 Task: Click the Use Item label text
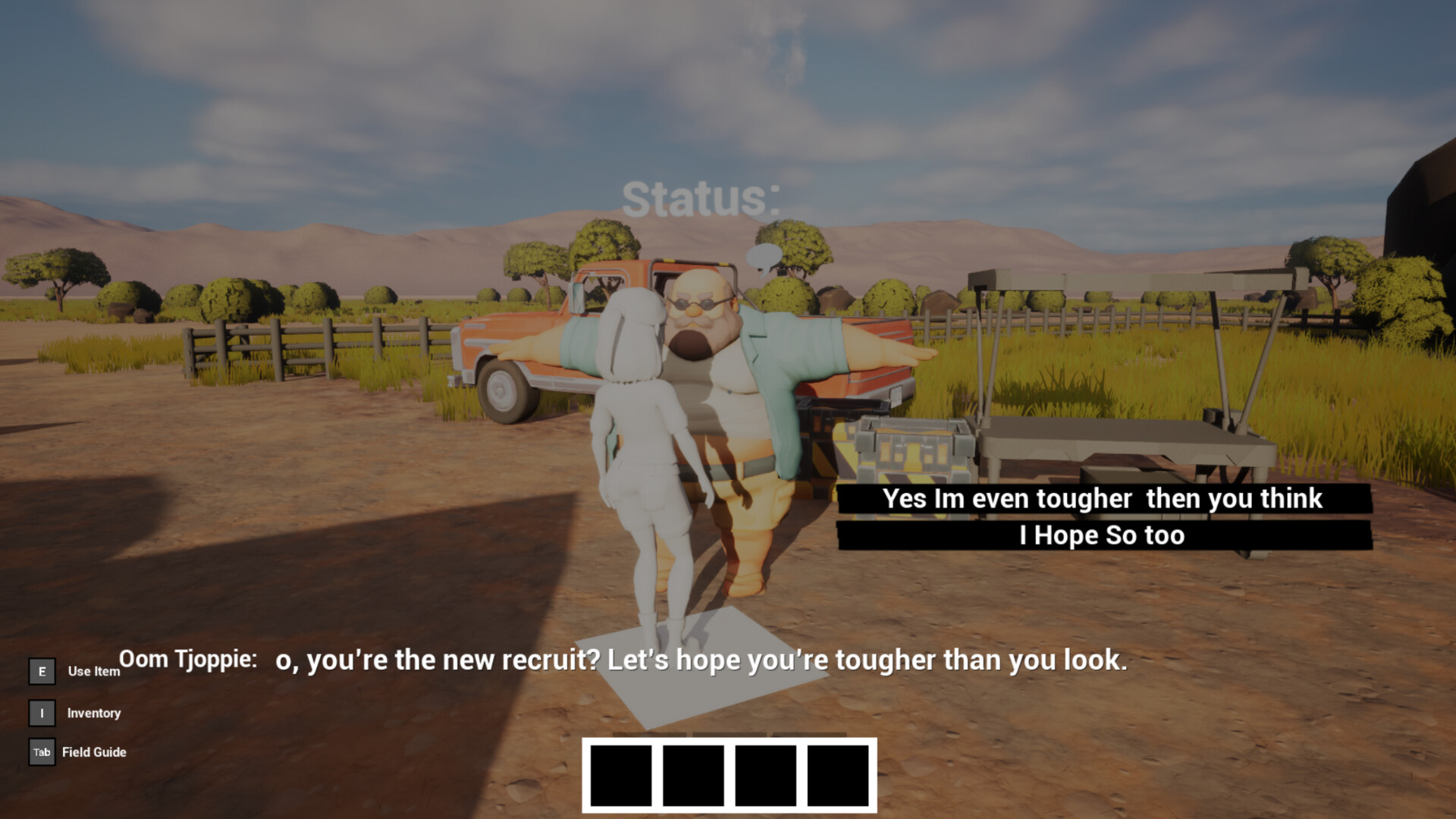93,672
